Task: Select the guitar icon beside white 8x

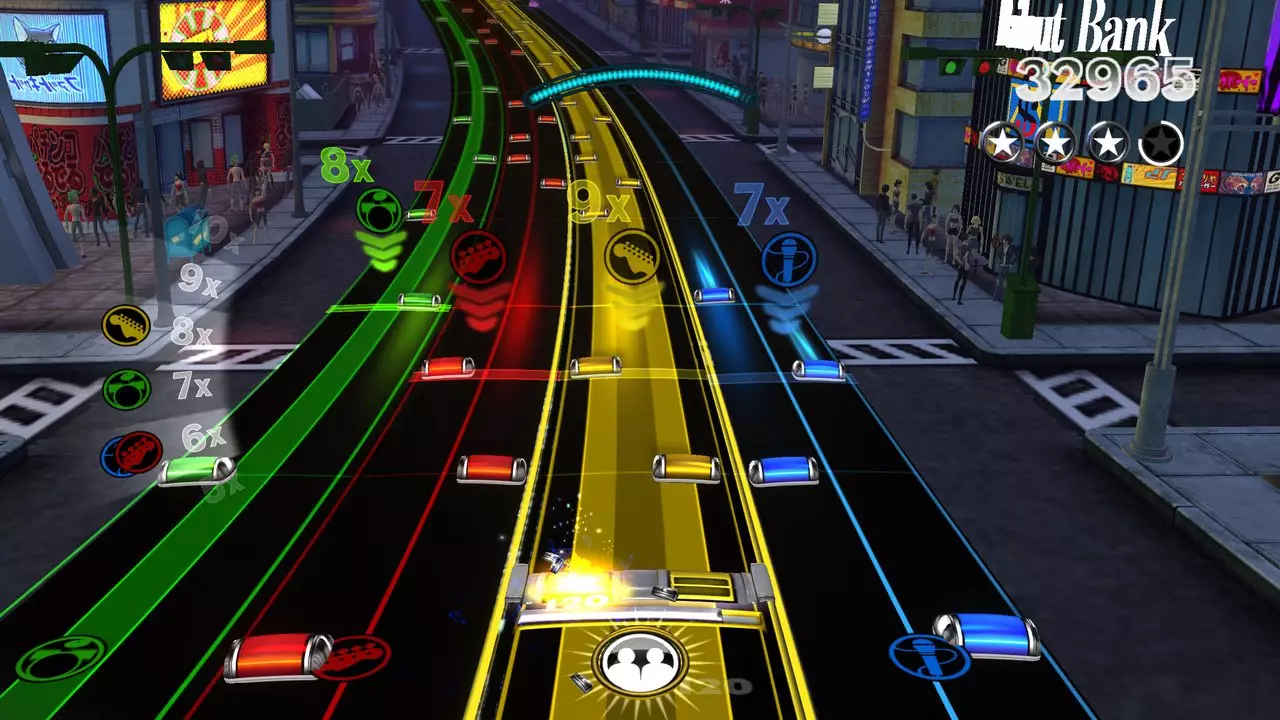Action: click(126, 326)
